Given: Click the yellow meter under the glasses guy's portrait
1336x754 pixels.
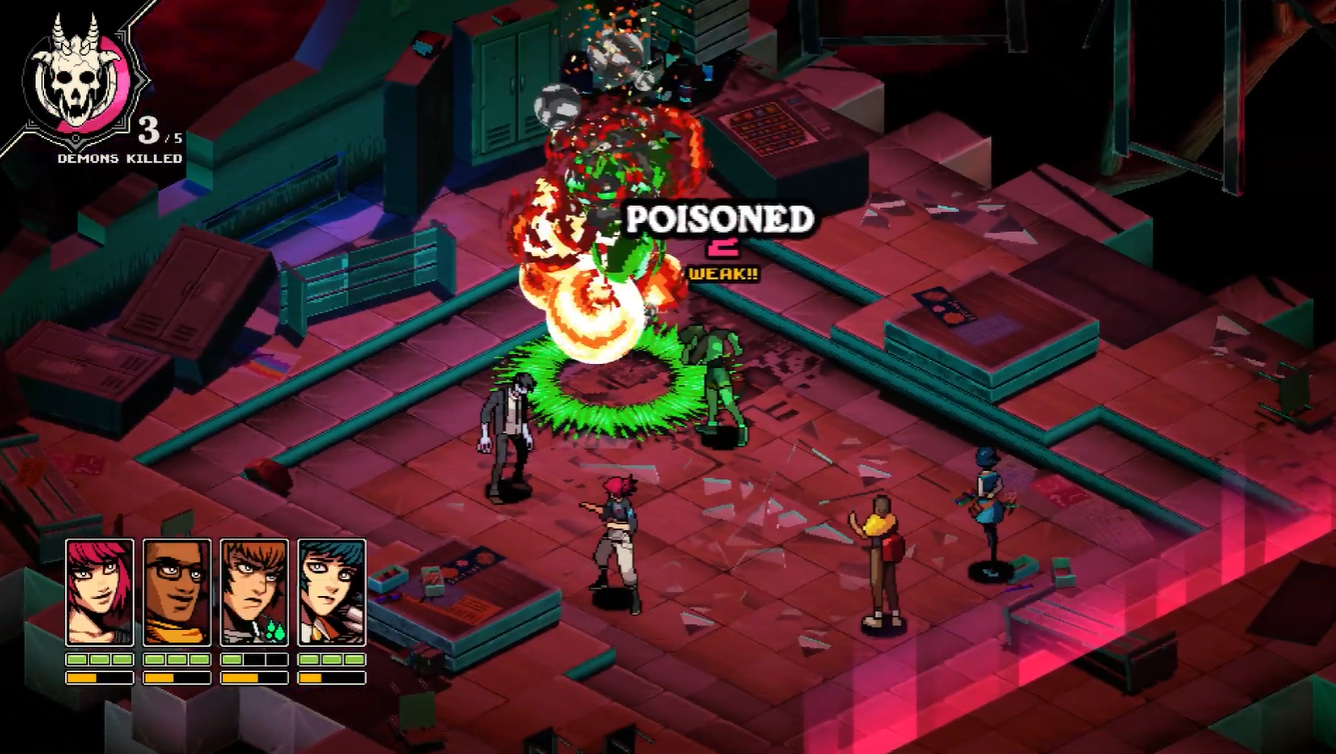Looking at the screenshot, I should click(162, 678).
